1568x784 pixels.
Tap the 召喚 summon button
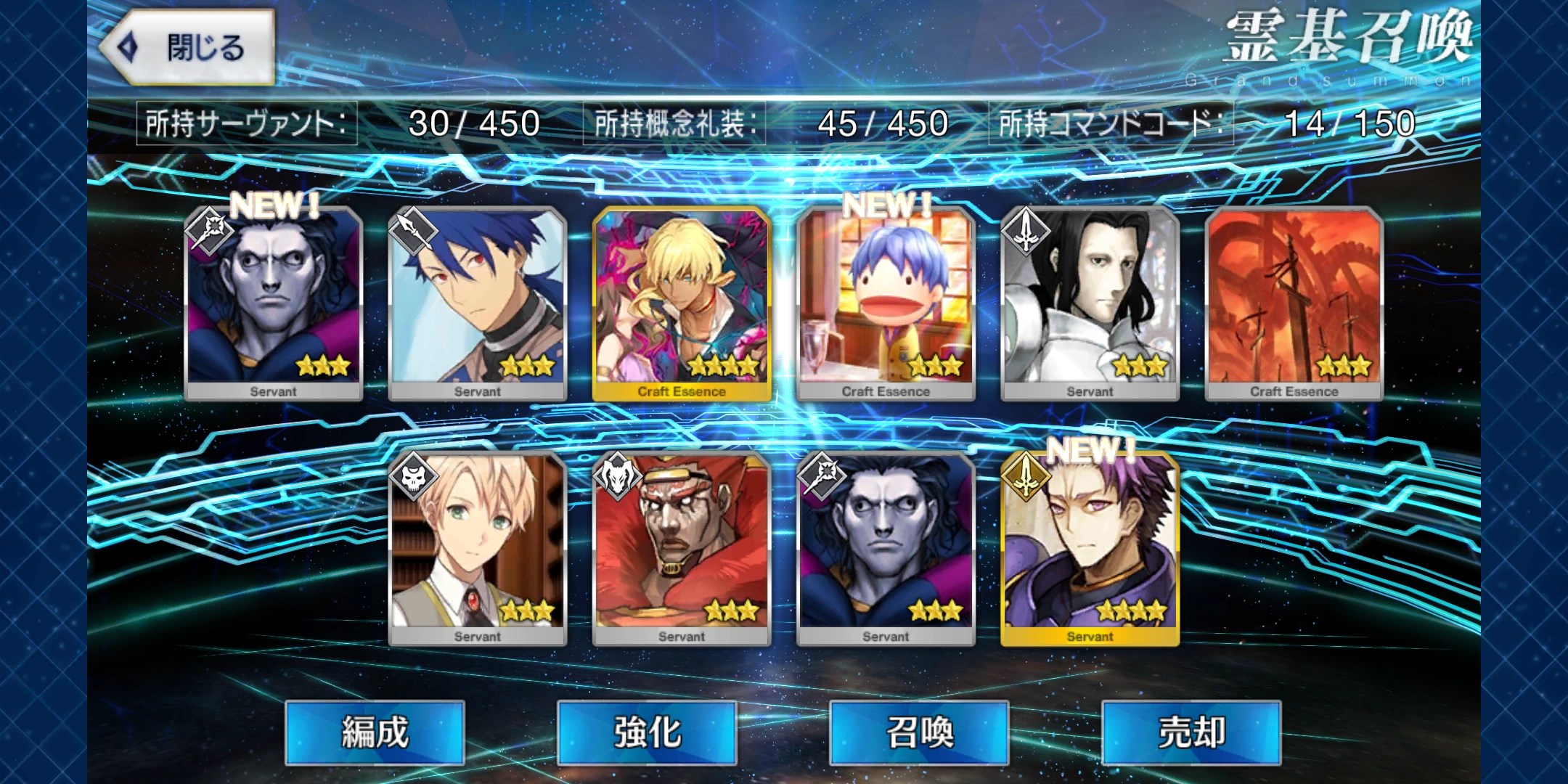coord(919,732)
